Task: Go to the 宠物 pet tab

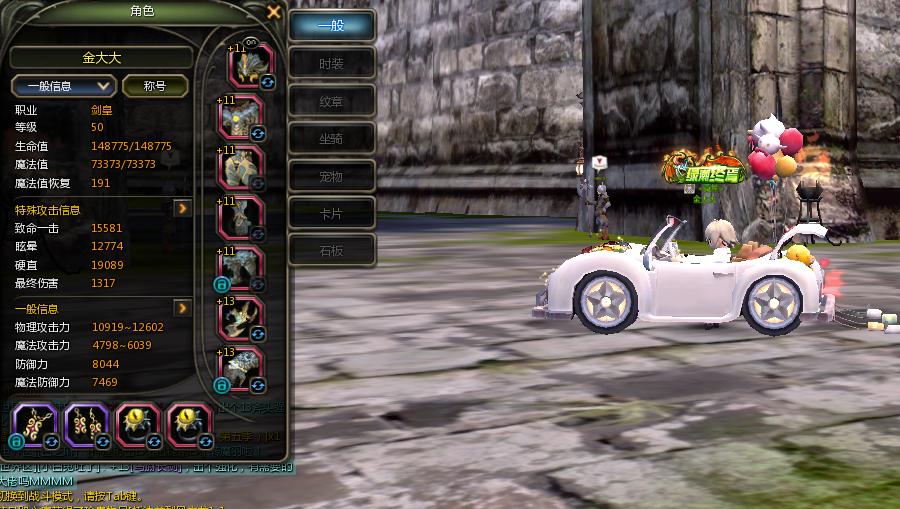Action: [331, 176]
